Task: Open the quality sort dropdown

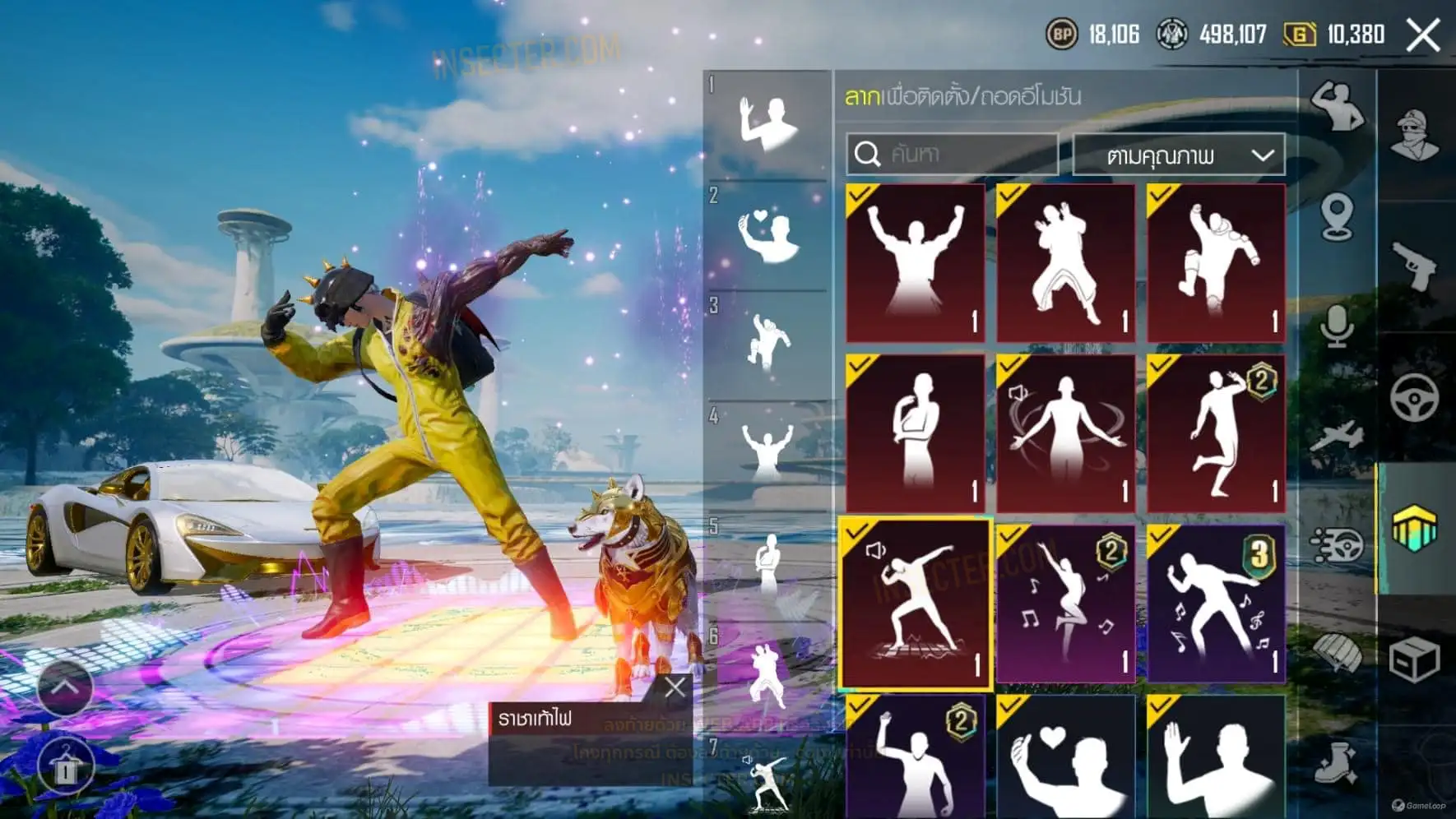Action: click(1179, 155)
